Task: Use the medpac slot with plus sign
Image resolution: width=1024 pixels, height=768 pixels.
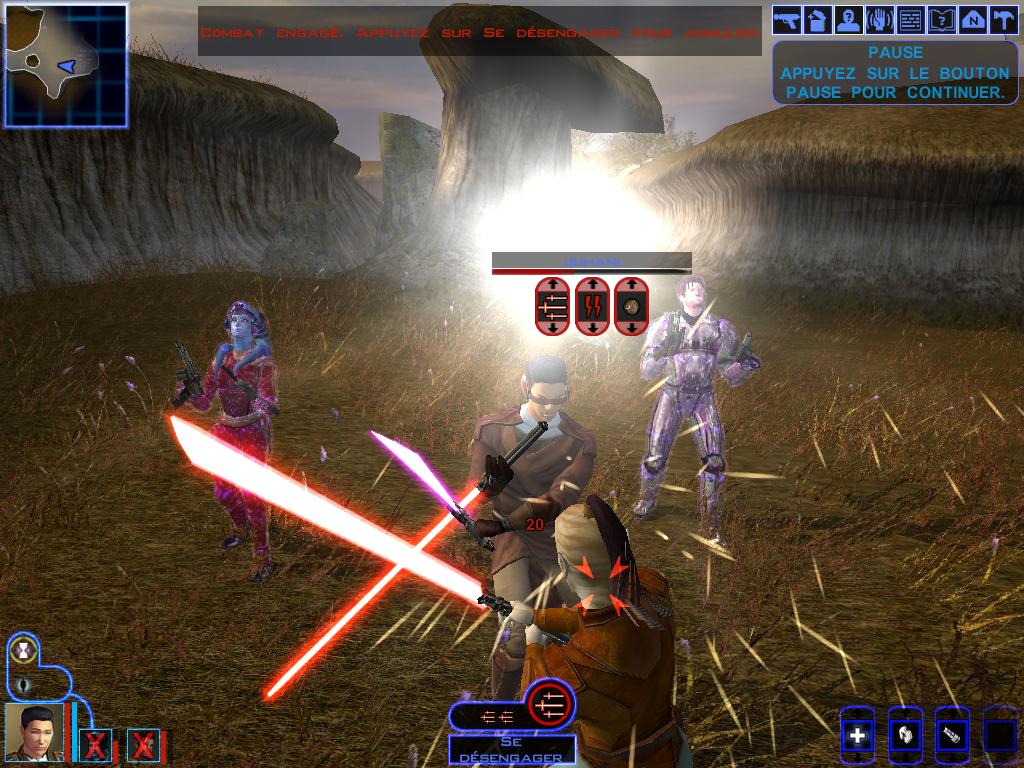Action: tap(857, 737)
